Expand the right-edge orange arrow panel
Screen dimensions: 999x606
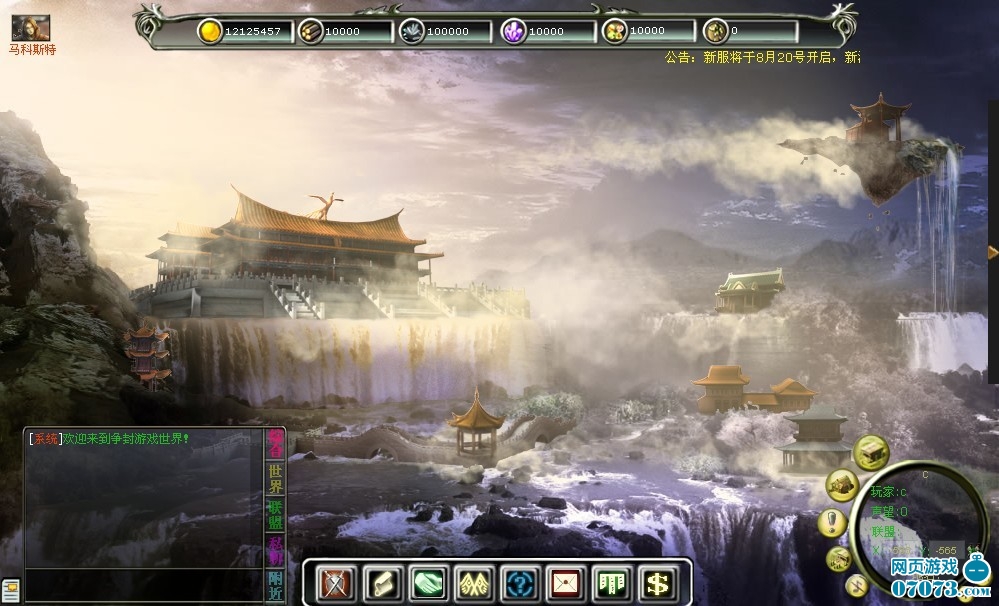(992, 252)
